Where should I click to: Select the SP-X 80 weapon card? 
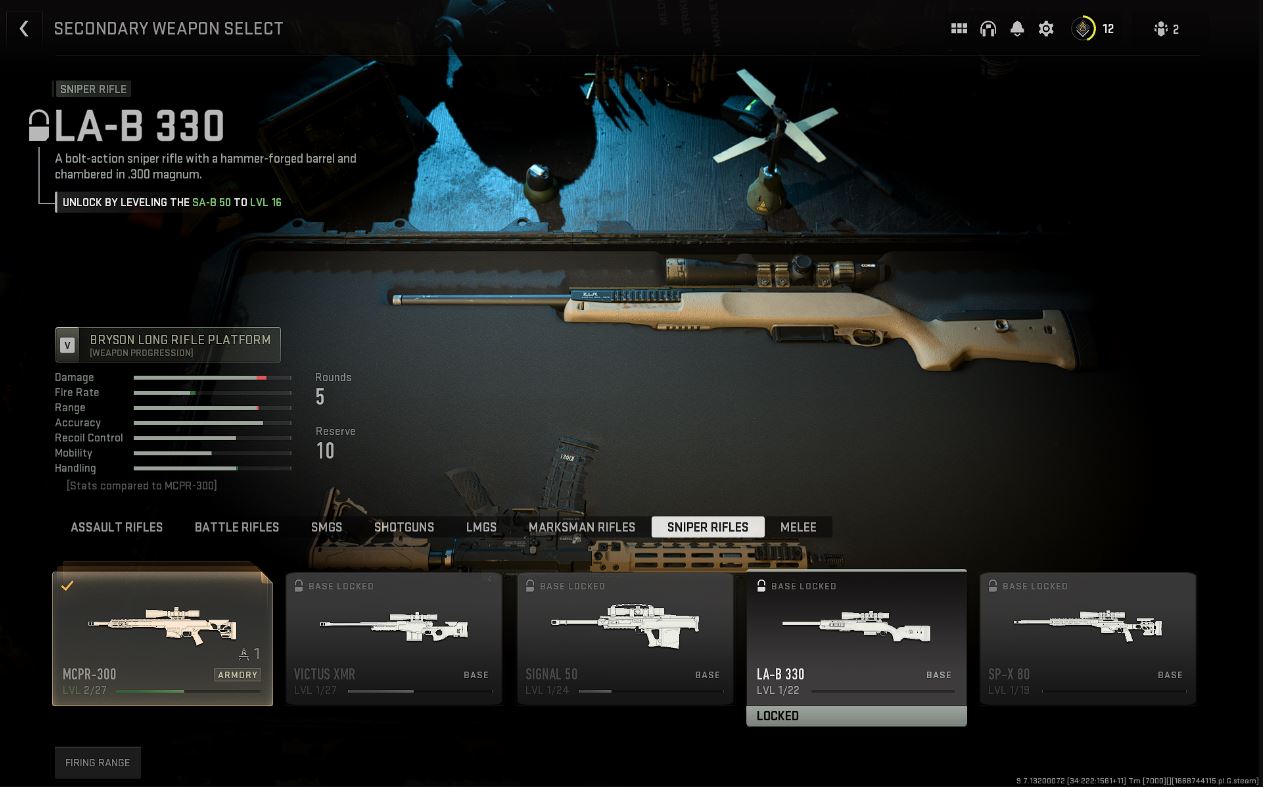point(1088,638)
